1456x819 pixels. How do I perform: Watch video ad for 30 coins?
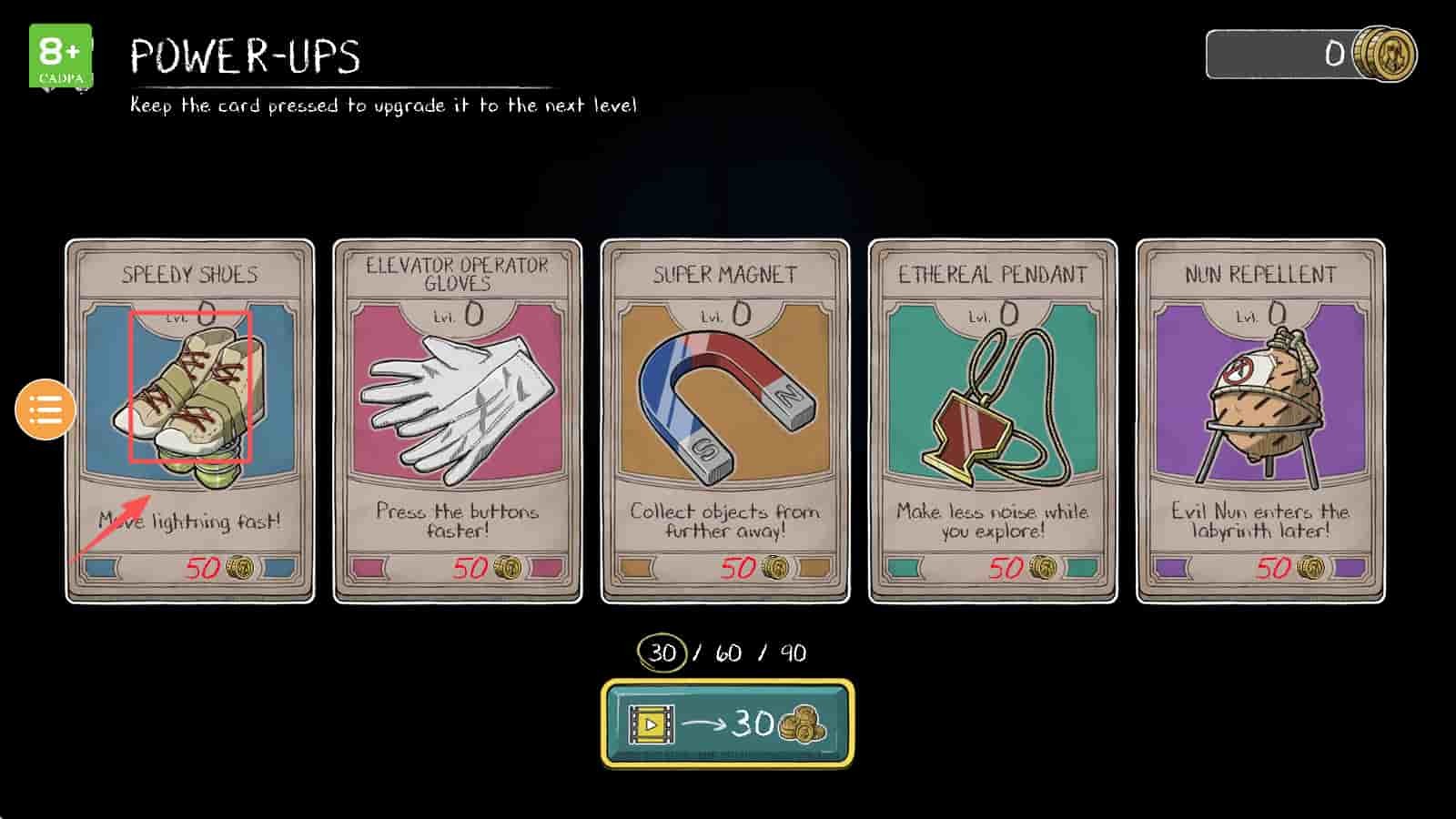pyautogui.click(x=727, y=723)
